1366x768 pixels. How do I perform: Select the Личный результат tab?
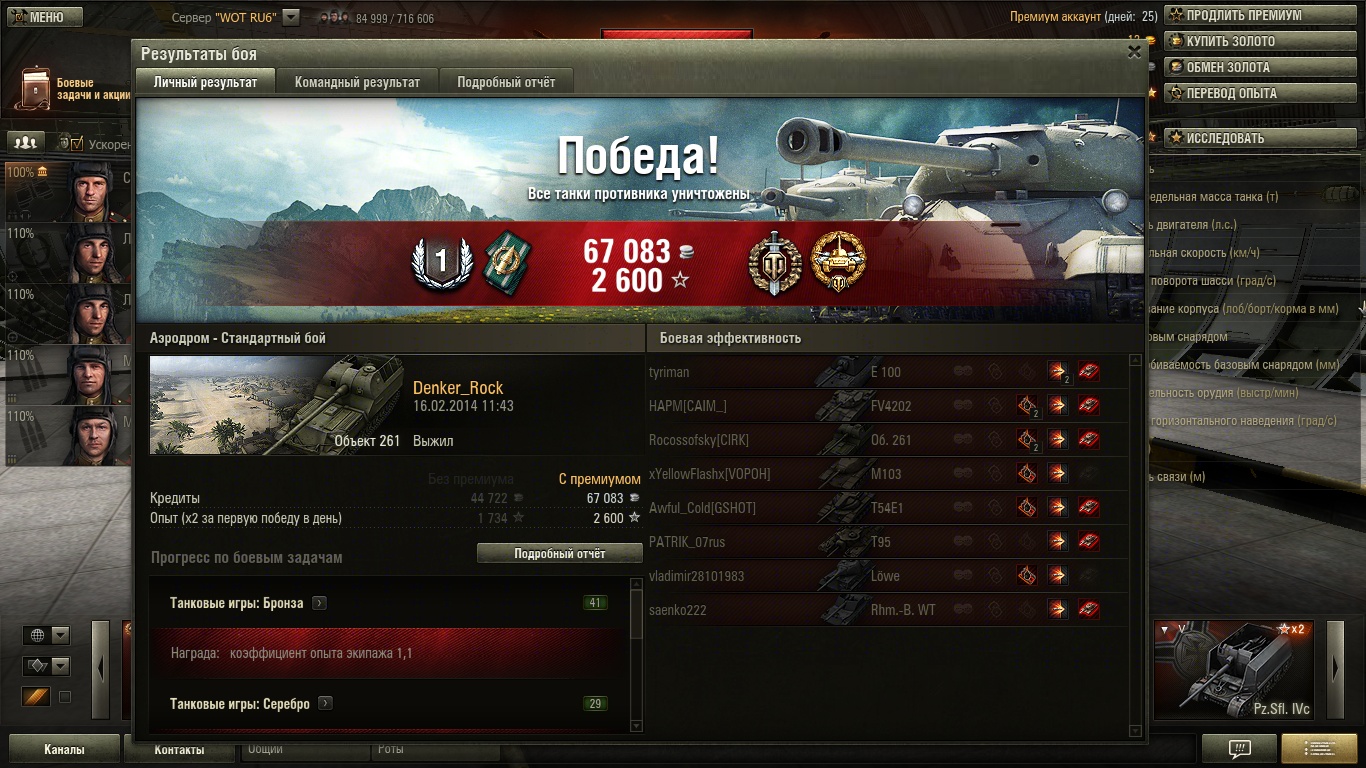[205, 82]
